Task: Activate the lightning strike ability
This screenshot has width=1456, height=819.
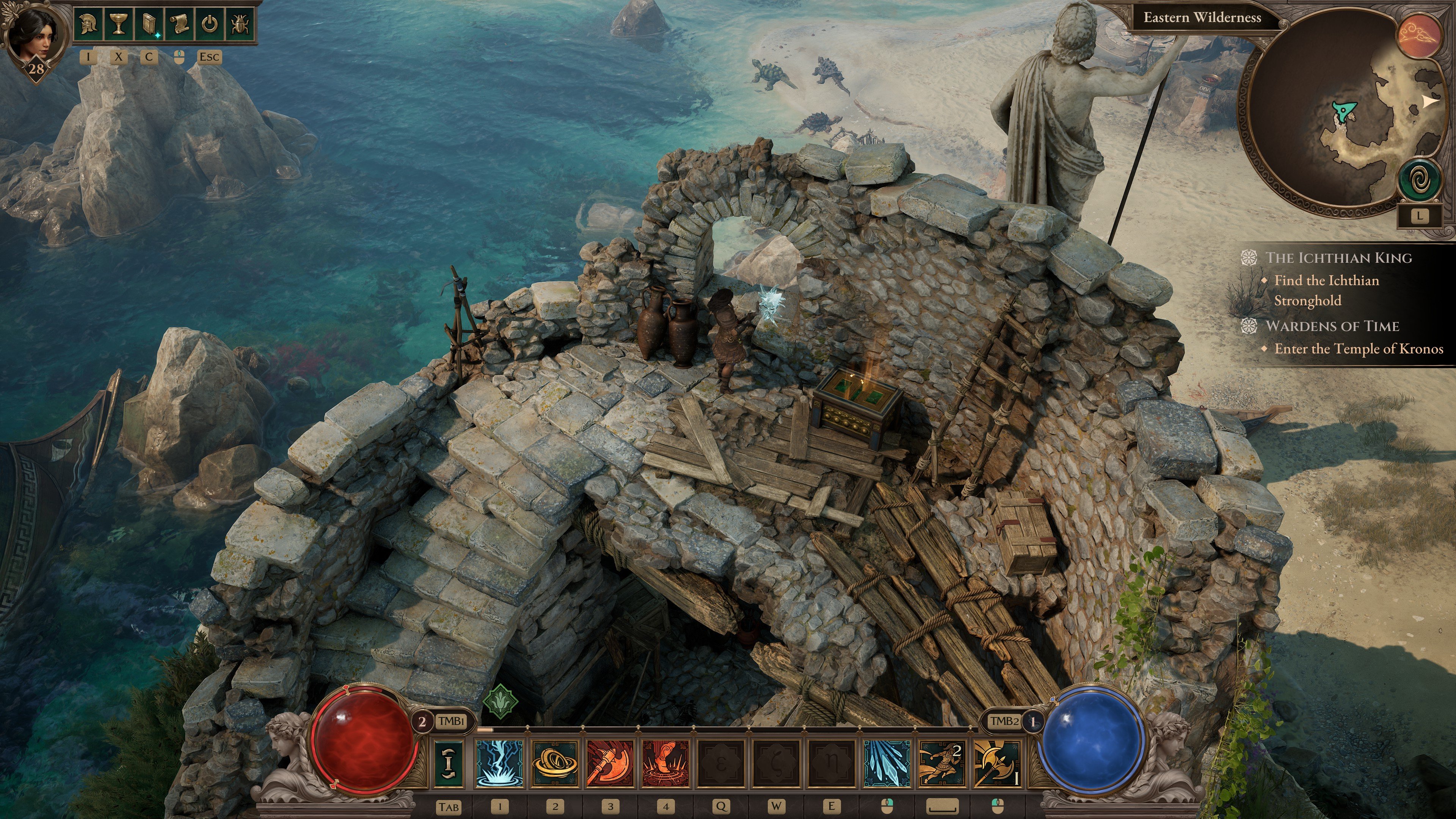Action: pos(499,763)
